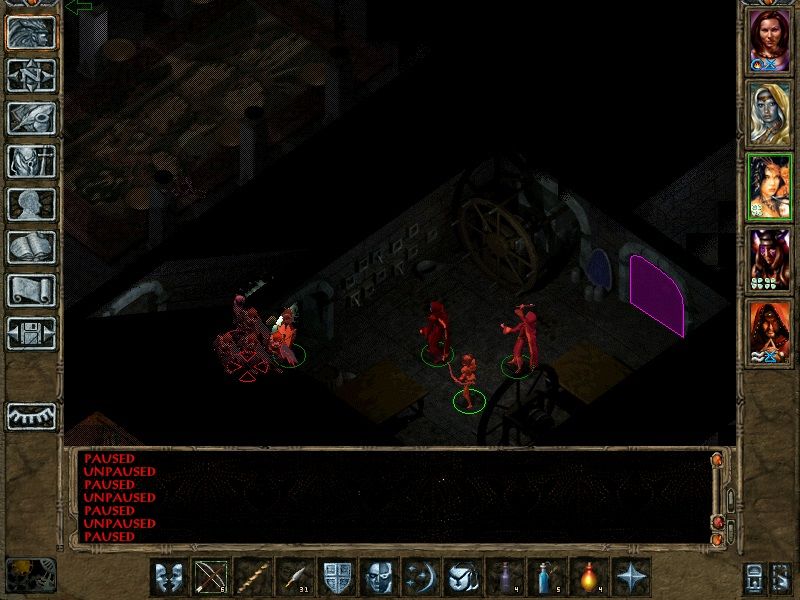Viewport: 800px width, 600px height.
Task: Equip the quarterstaff quick weapon slot
Action: pyautogui.click(x=254, y=578)
